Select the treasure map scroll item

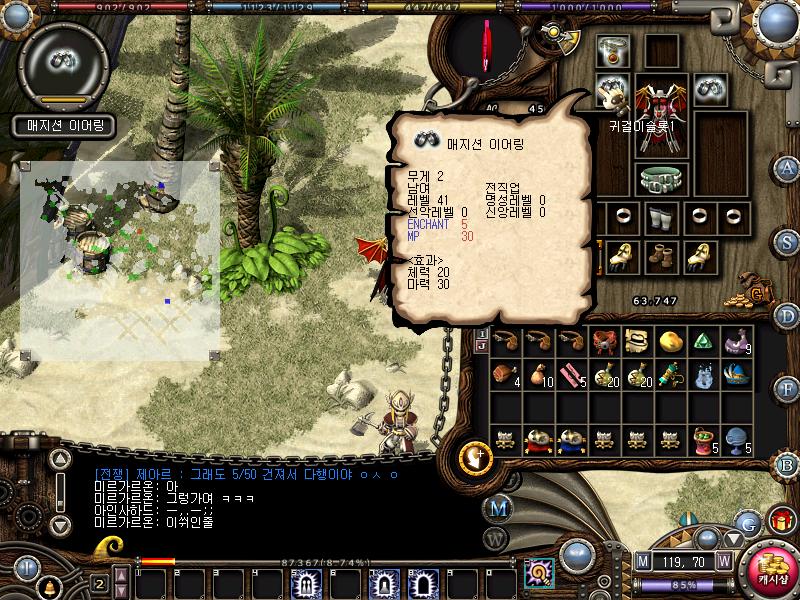(636, 341)
